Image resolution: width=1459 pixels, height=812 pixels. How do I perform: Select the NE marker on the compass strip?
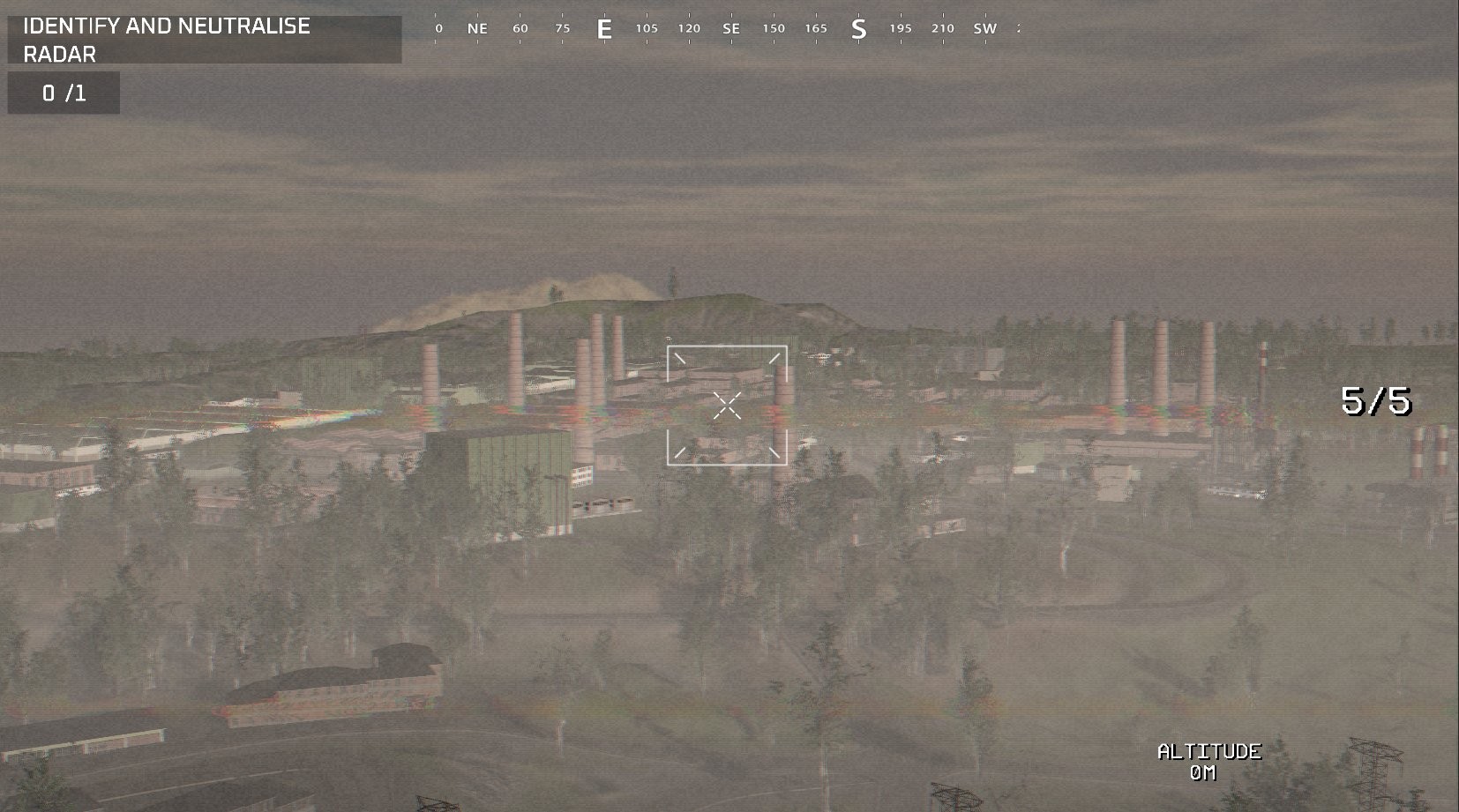click(x=475, y=28)
